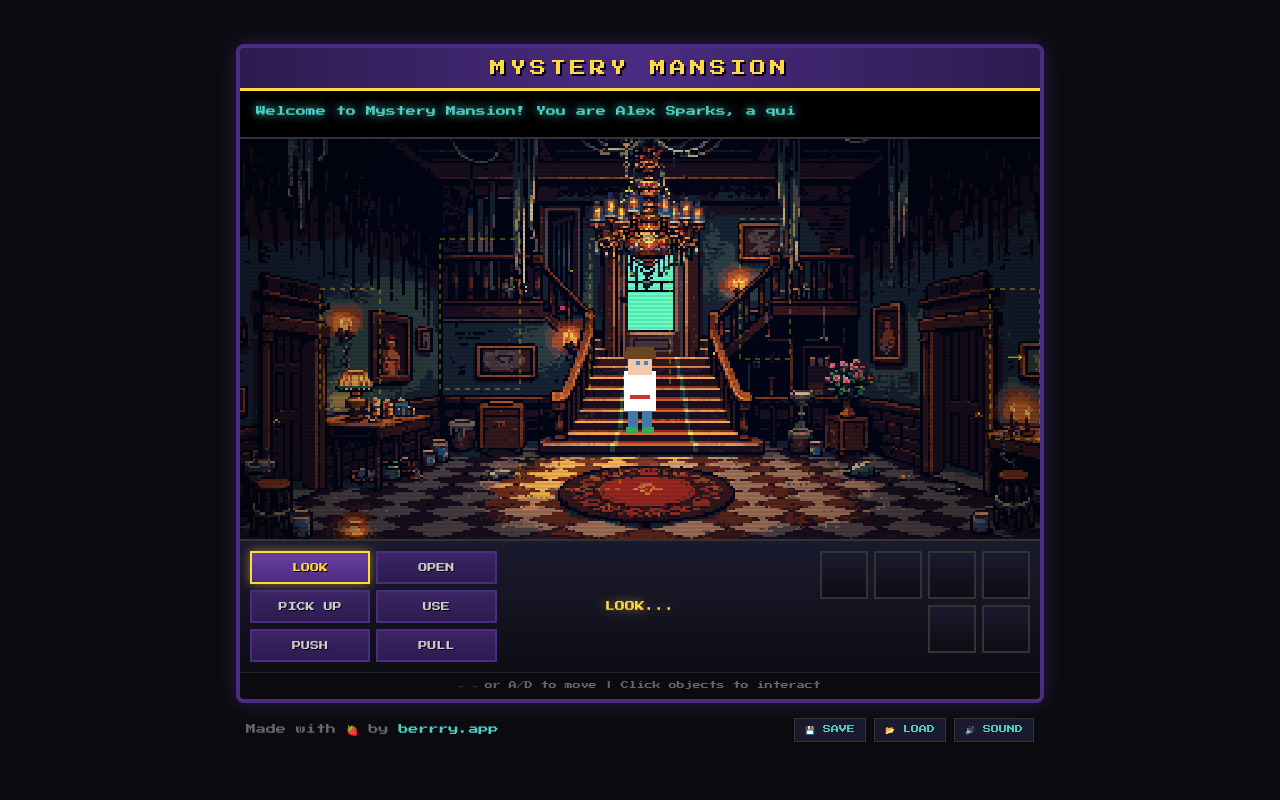Select the USE verb
1280x800 pixels.
436,606
